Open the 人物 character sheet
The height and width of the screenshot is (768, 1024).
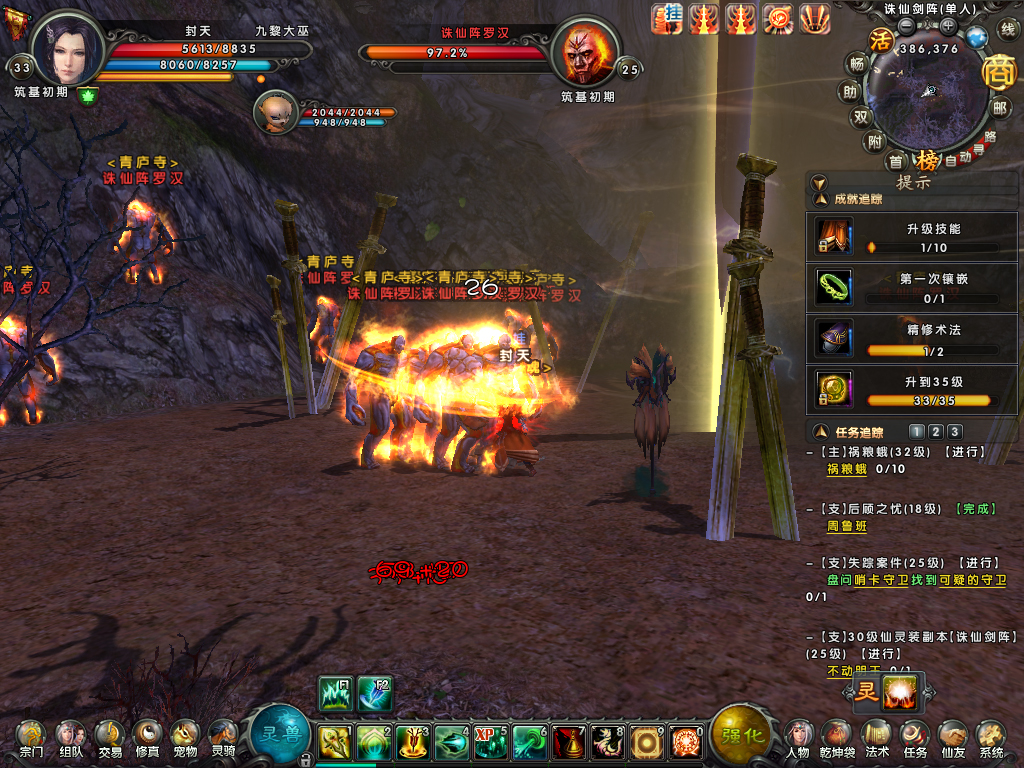click(x=798, y=738)
